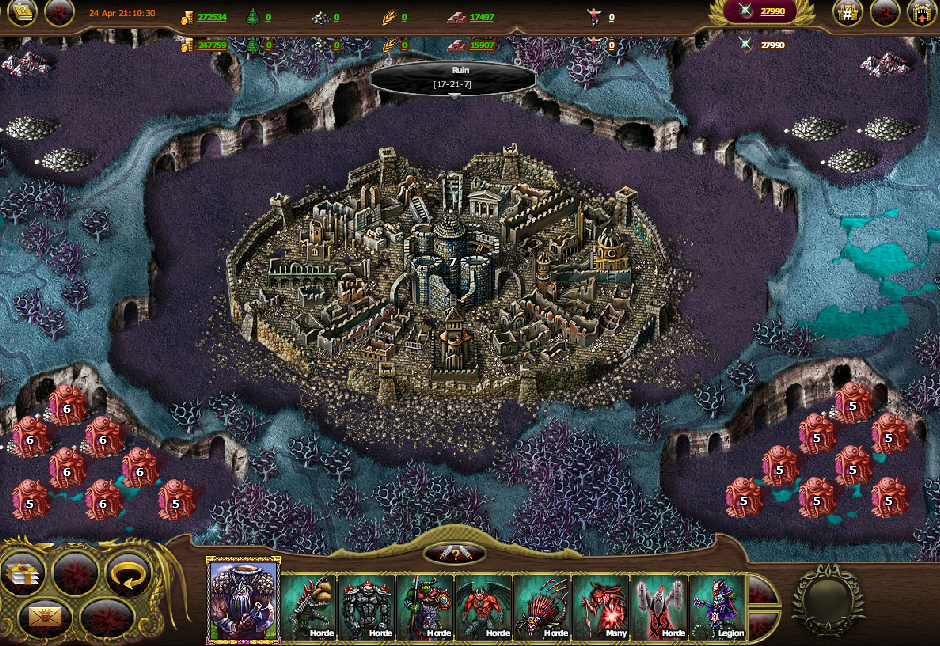Select the army unit labeled Legion

[717, 607]
